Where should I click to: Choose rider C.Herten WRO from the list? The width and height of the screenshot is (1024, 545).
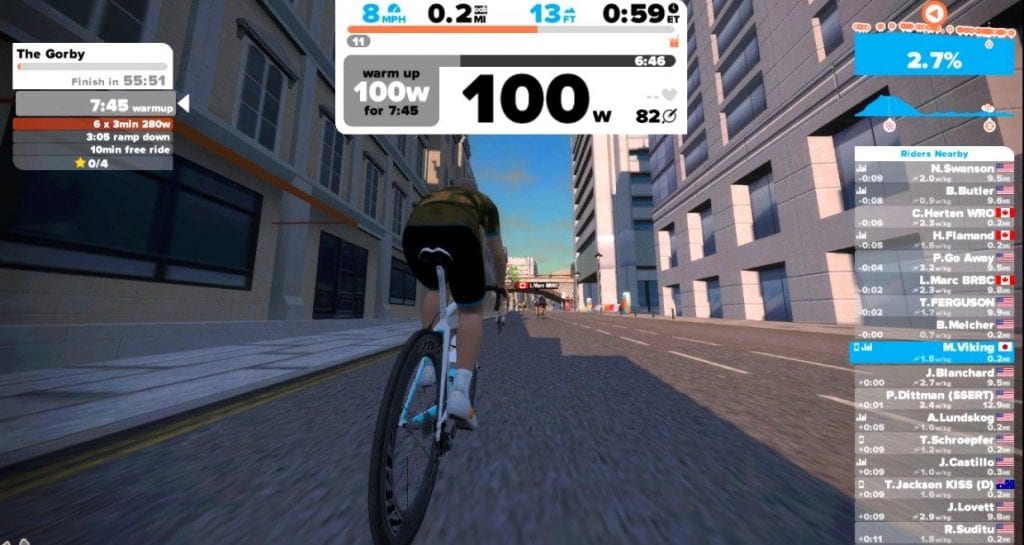click(x=933, y=217)
